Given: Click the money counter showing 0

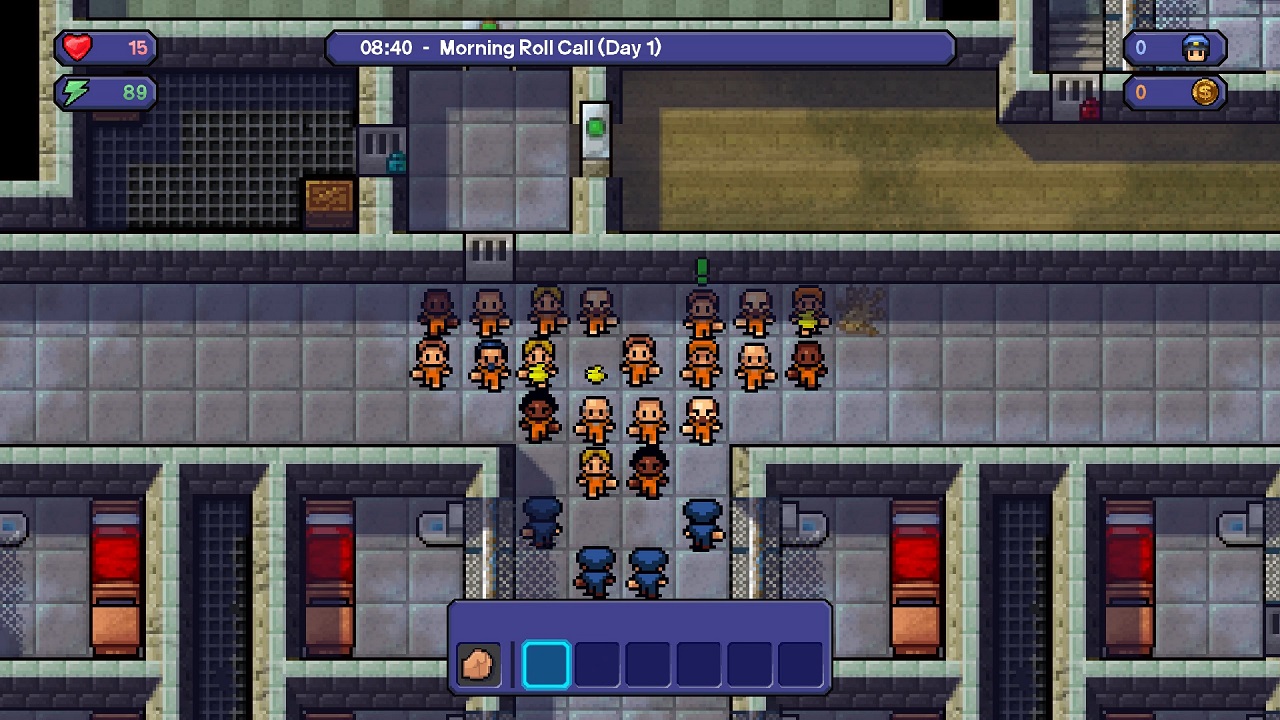Looking at the screenshot, I should pos(1141,92).
